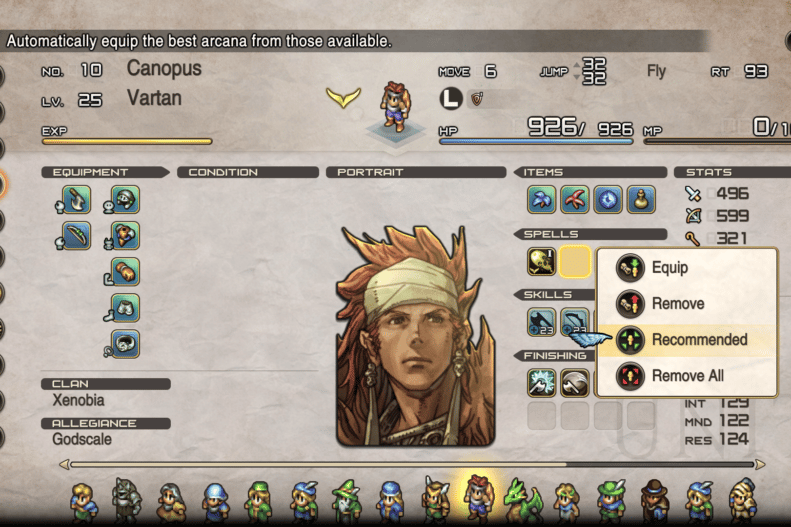Switch to the green dragon unit

[x=520, y=501]
